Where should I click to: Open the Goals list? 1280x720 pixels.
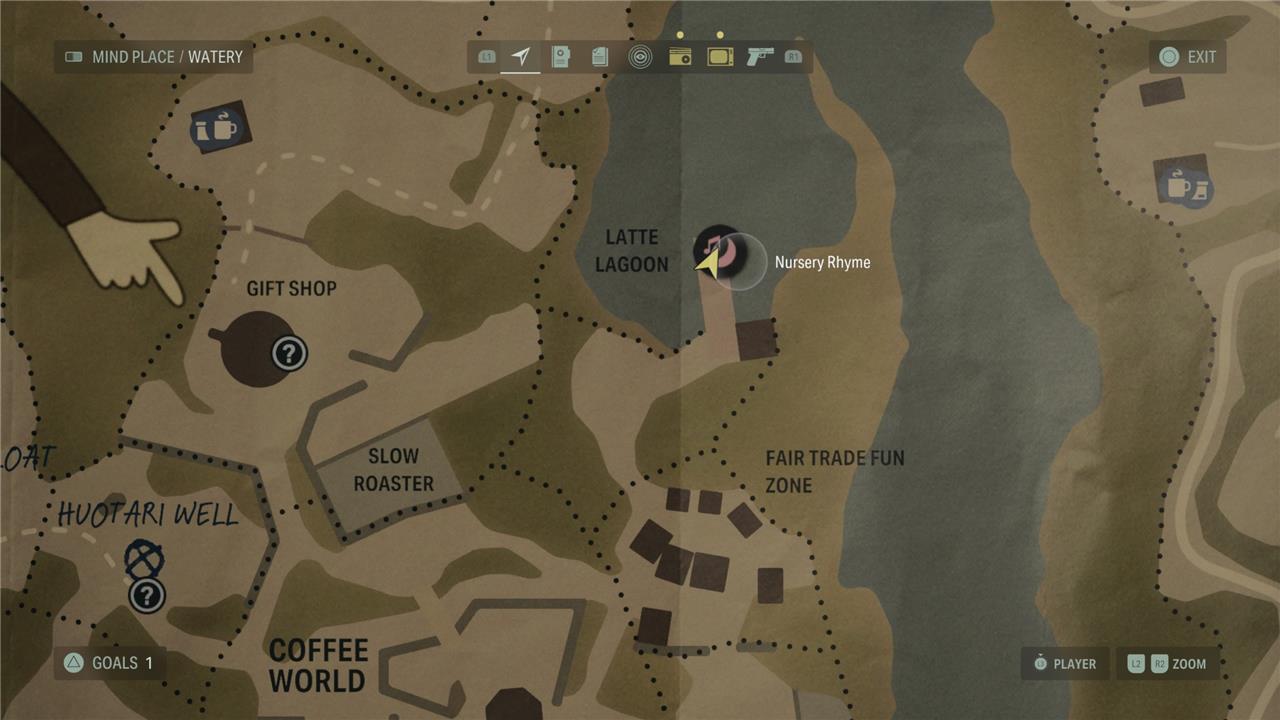[x=110, y=663]
